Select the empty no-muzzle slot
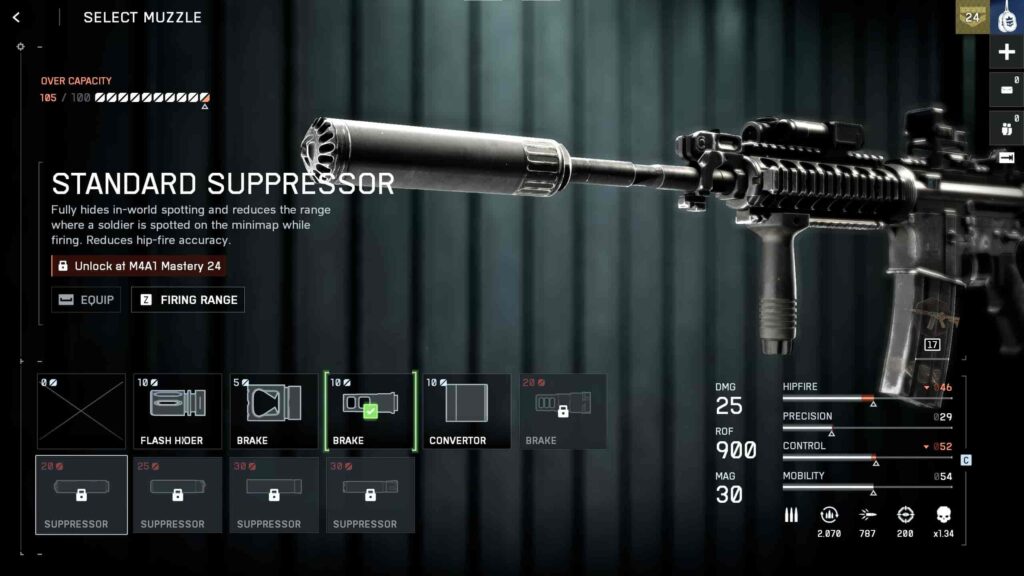 [82, 411]
